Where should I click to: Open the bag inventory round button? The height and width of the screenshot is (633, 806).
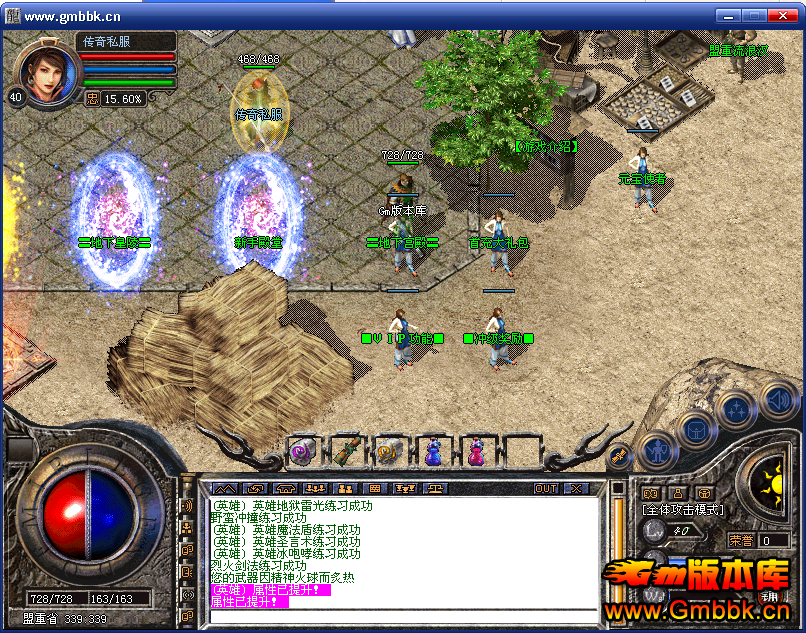click(692, 428)
